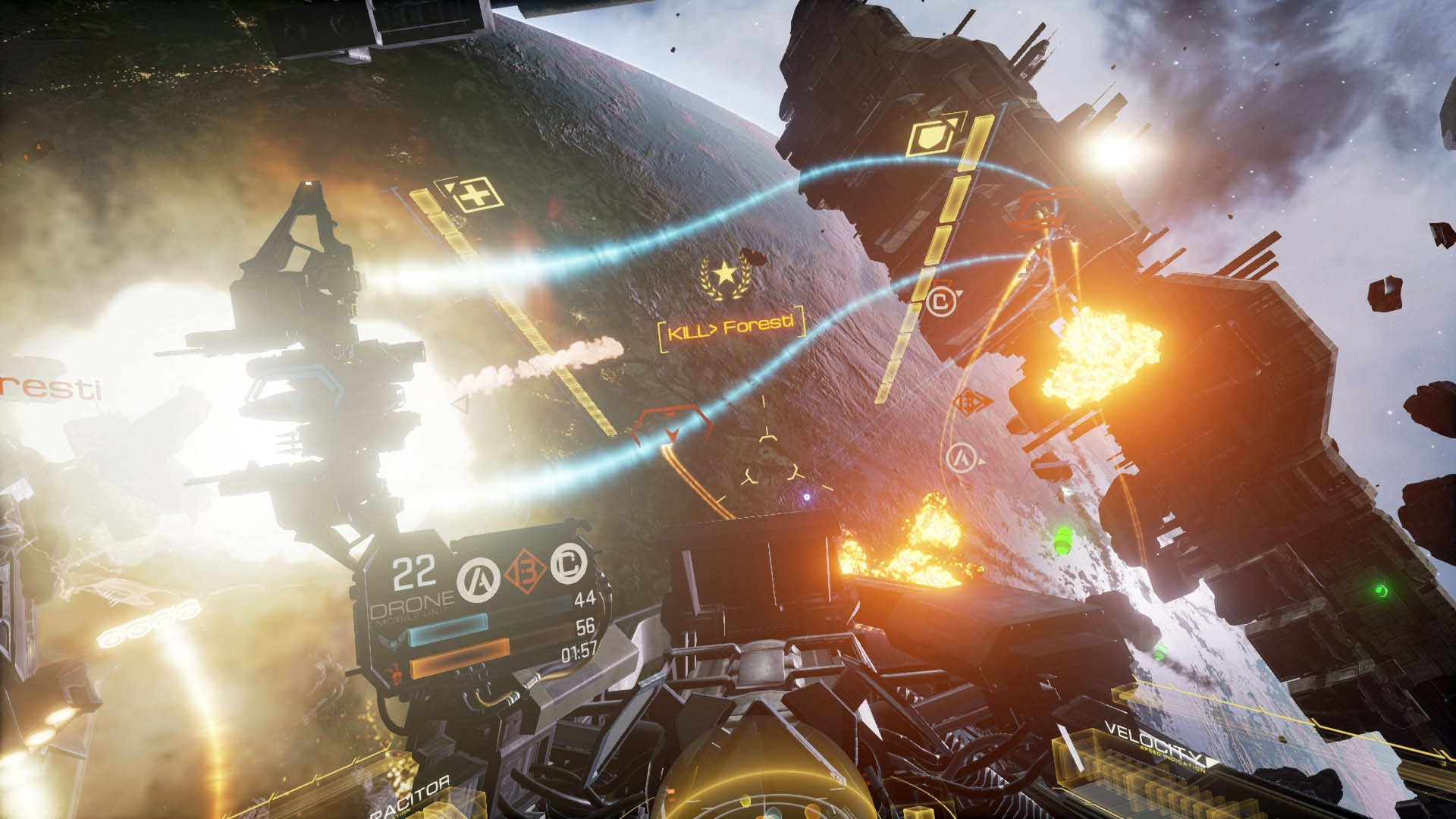This screenshot has height=819, width=1456.
Task: Select the C control point marker on station
Action: coord(941,303)
